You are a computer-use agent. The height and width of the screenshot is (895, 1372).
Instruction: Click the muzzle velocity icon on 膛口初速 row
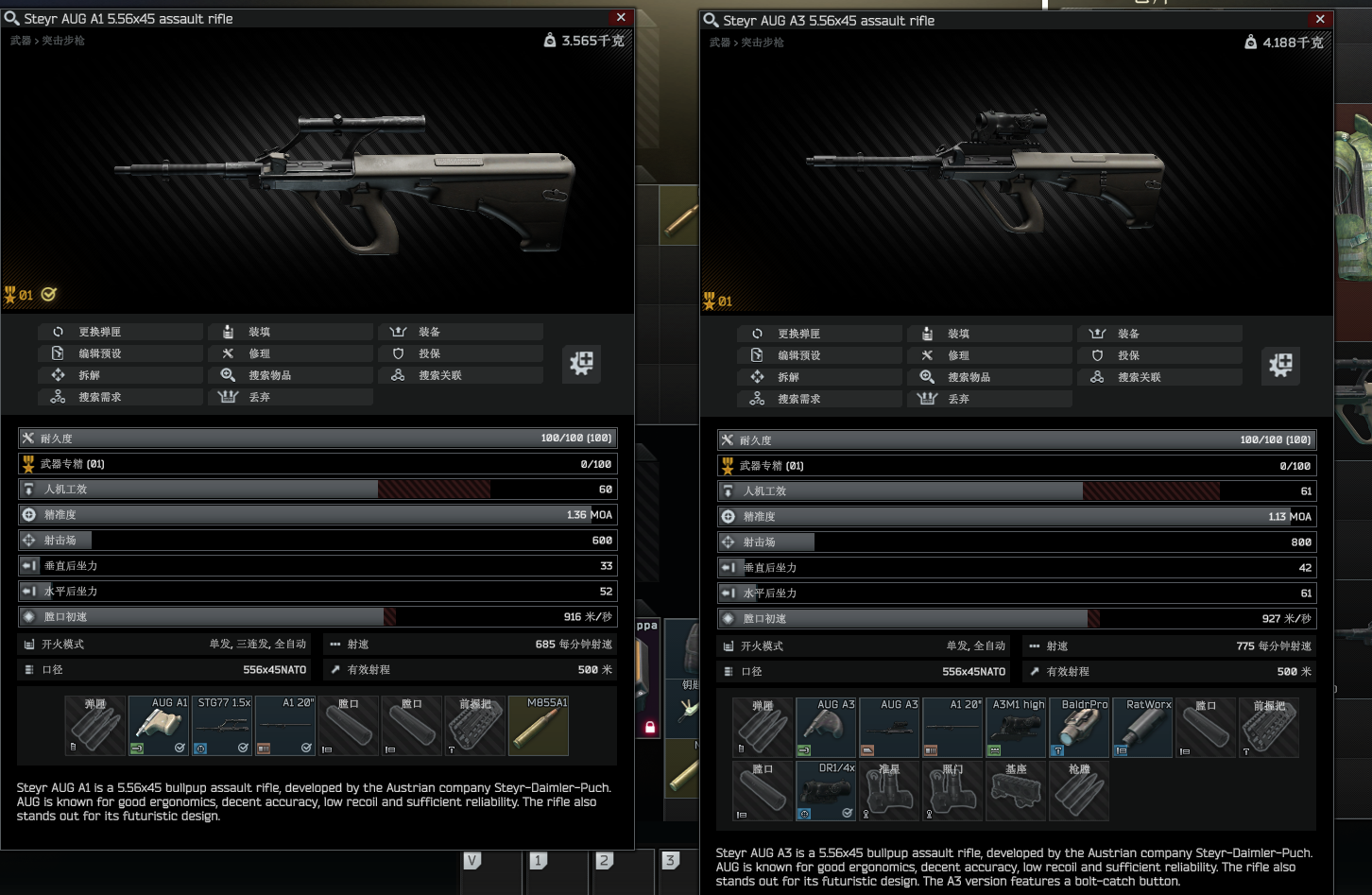coord(26,616)
